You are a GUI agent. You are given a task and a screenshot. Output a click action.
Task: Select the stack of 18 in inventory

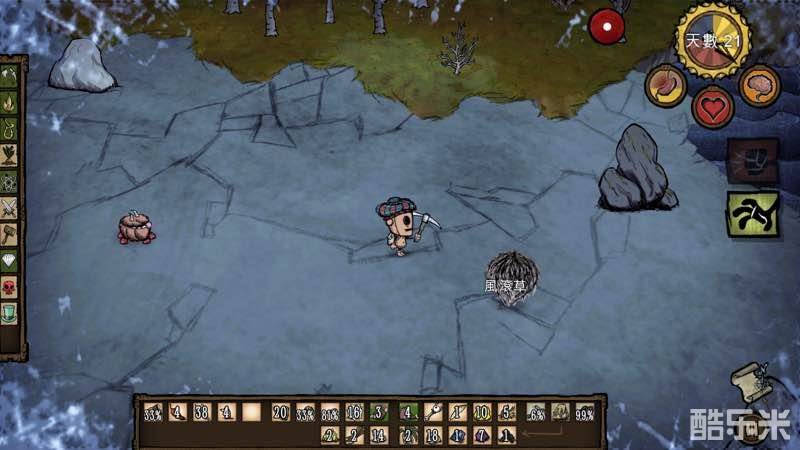(x=432, y=435)
